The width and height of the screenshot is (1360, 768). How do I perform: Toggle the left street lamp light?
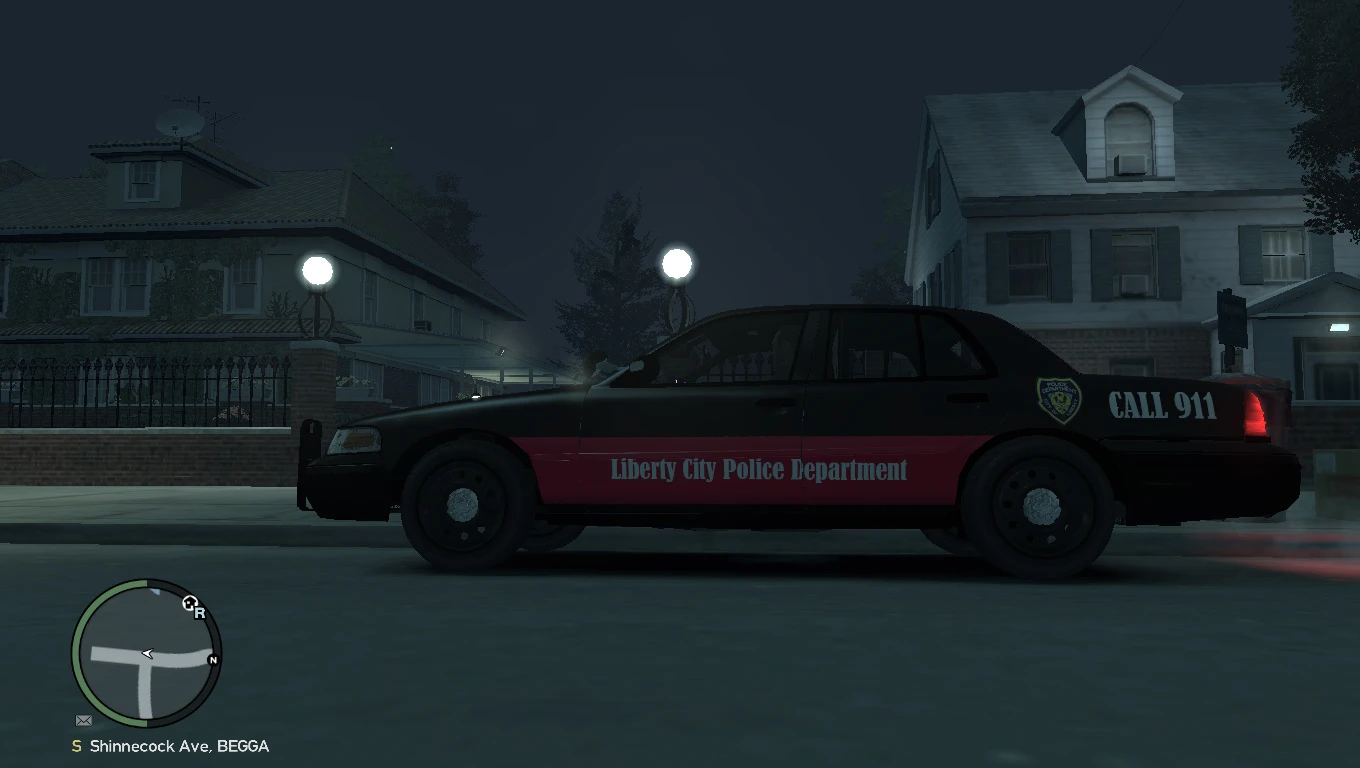(x=317, y=269)
